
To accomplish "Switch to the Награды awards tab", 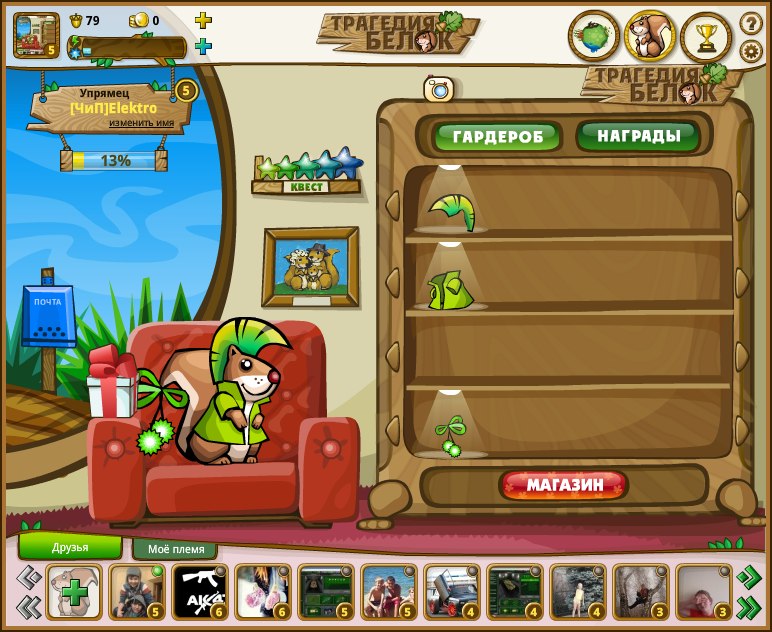I will click(x=638, y=136).
